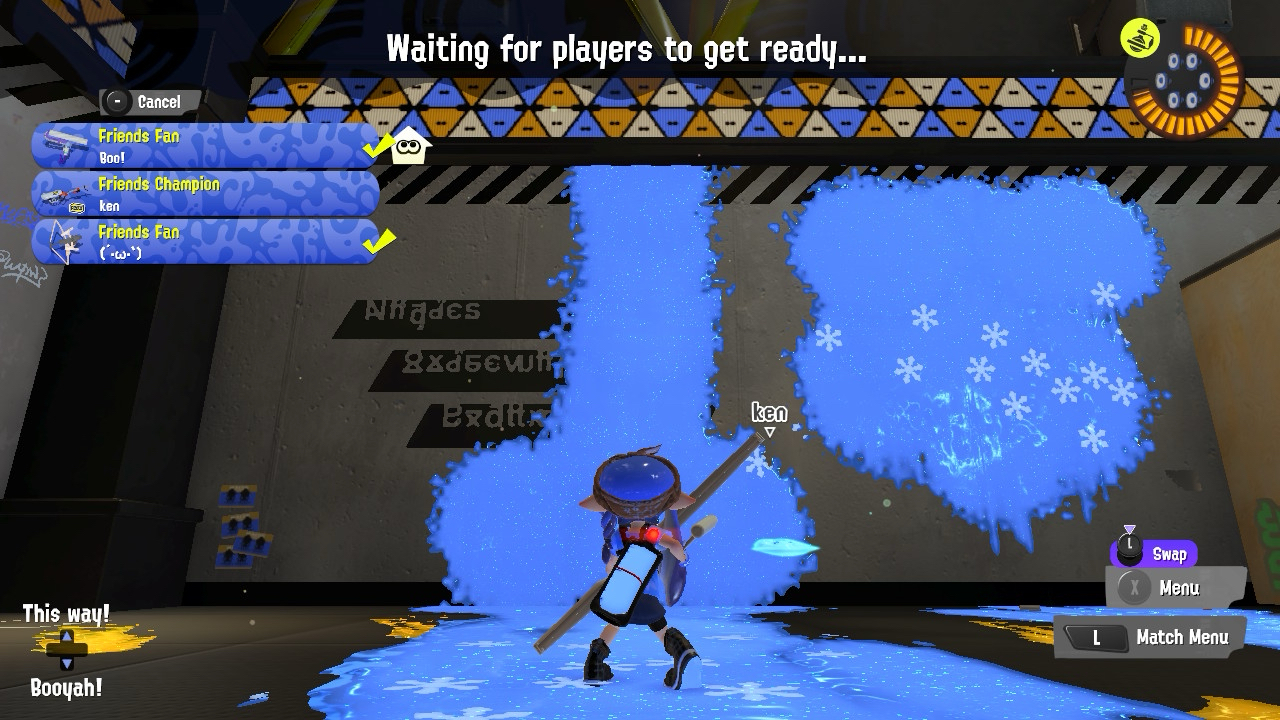Screen dimensions: 1280x720
Task: Activate the Swap button
Action: click(1153, 554)
